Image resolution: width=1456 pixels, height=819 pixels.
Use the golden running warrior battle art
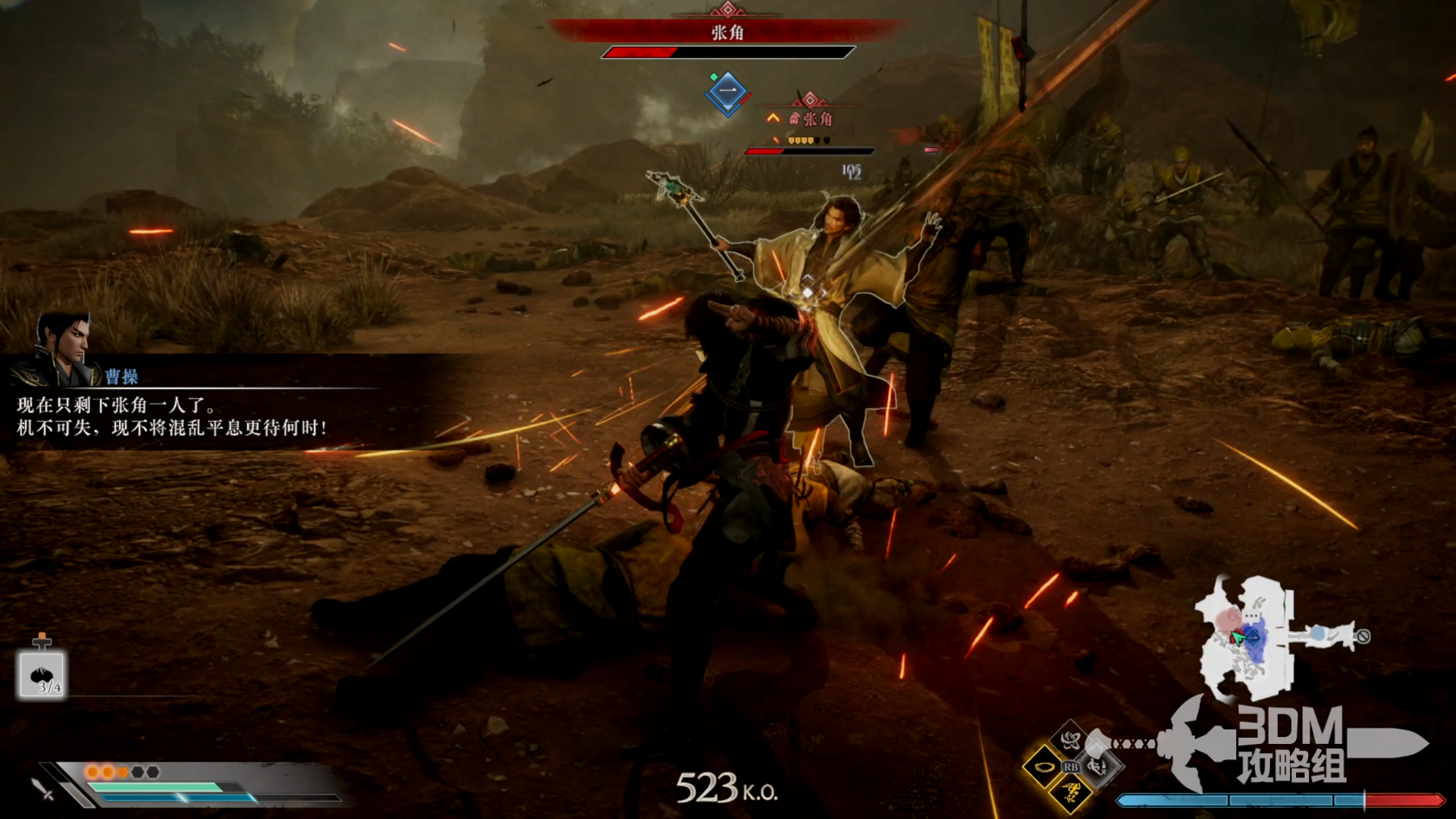click(1071, 794)
